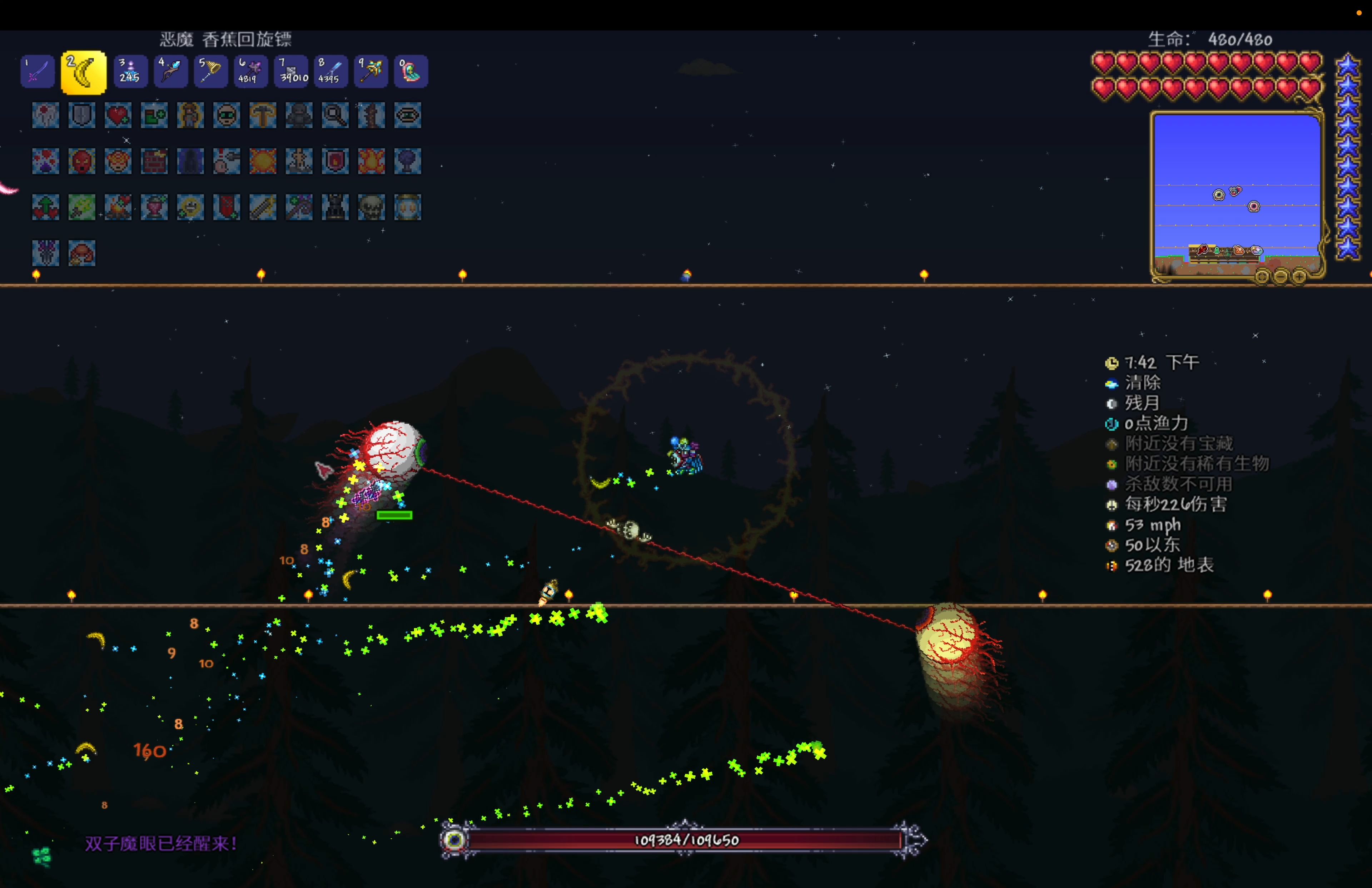Screen dimensions: 1372x888
Task: Select the purple sword in hotbar slot 1
Action: [38, 71]
